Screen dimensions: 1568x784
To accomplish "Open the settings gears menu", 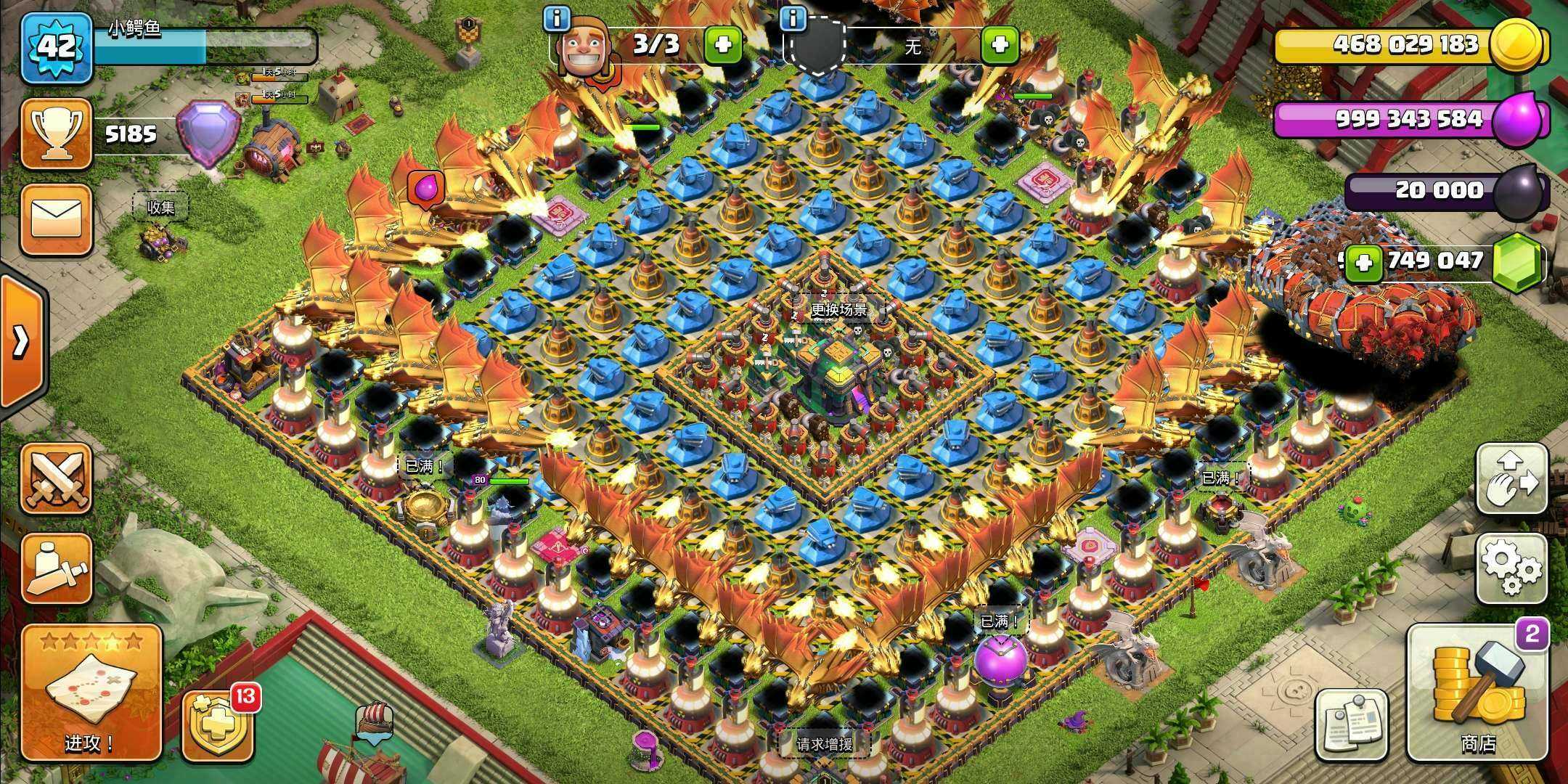I will pyautogui.click(x=1513, y=569).
